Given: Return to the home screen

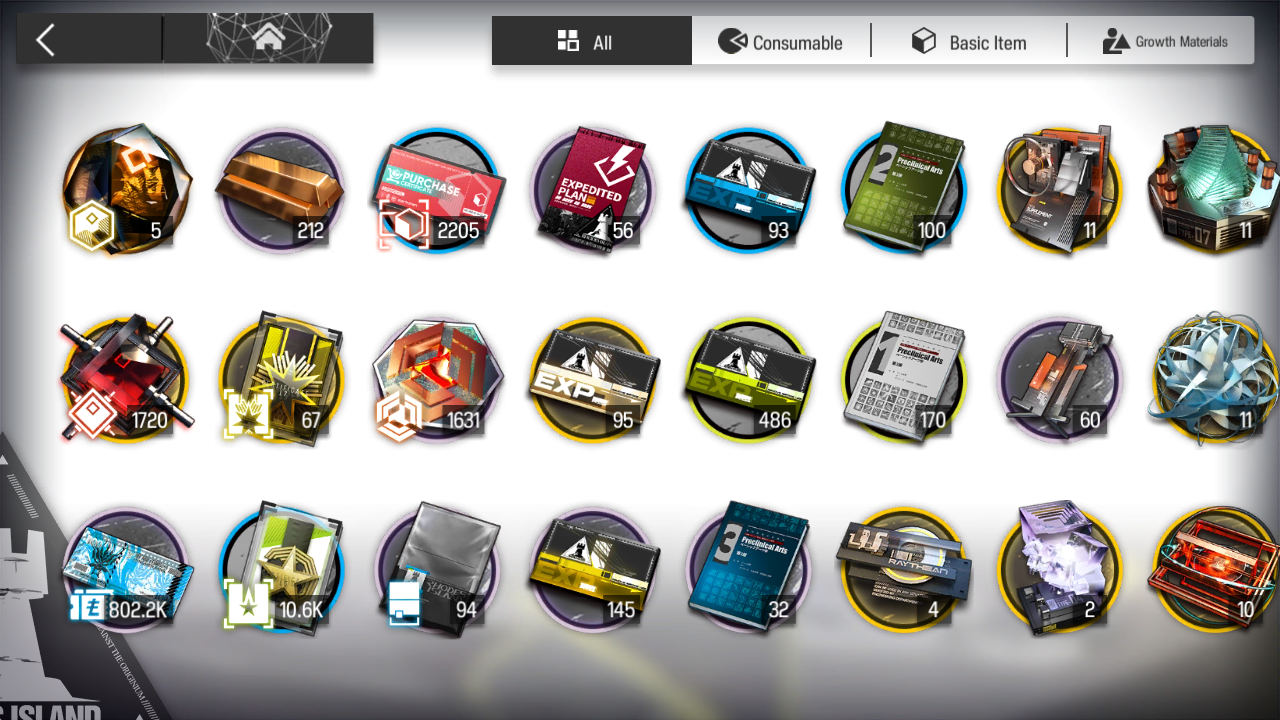Looking at the screenshot, I should (x=267, y=39).
